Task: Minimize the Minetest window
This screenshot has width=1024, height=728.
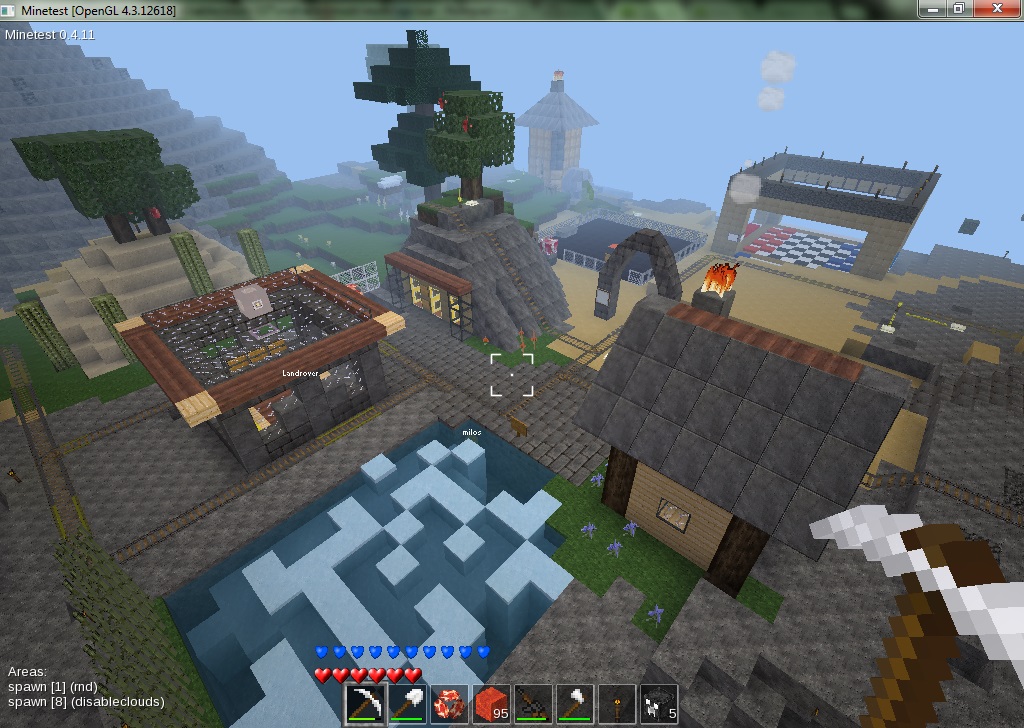Action: point(933,8)
